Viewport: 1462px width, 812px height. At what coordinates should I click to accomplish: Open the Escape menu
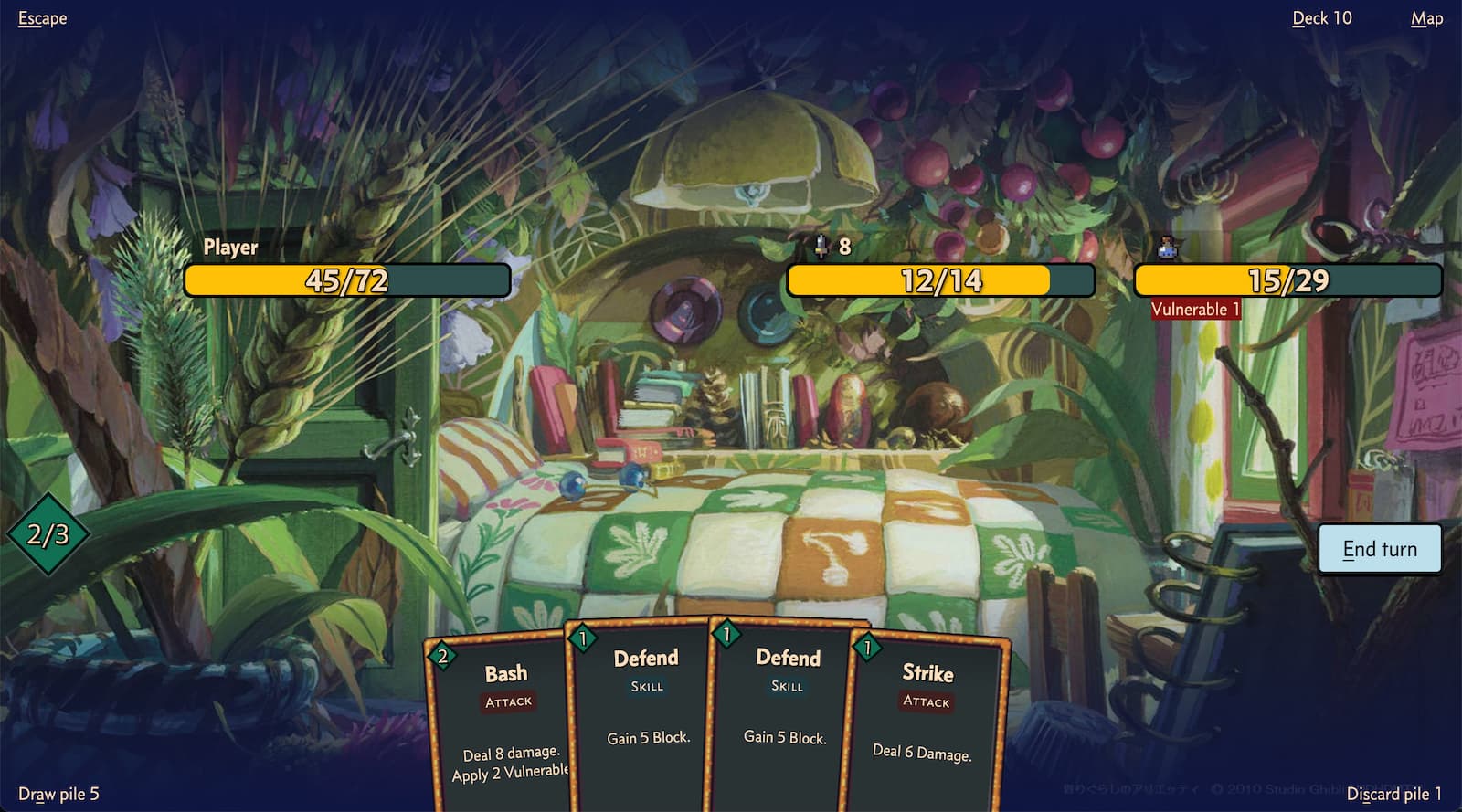[42, 18]
